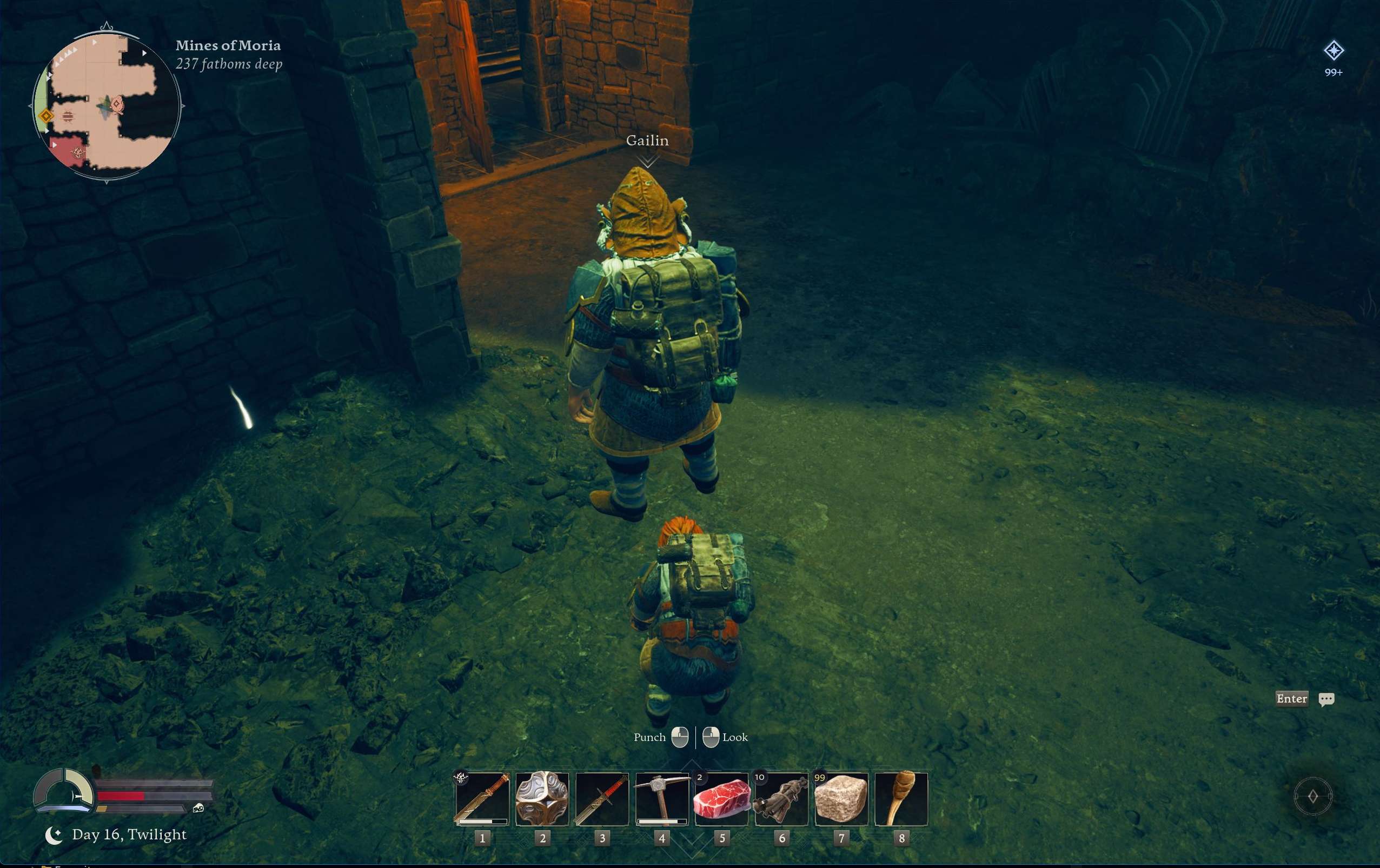Open the circular minimap

(x=107, y=105)
